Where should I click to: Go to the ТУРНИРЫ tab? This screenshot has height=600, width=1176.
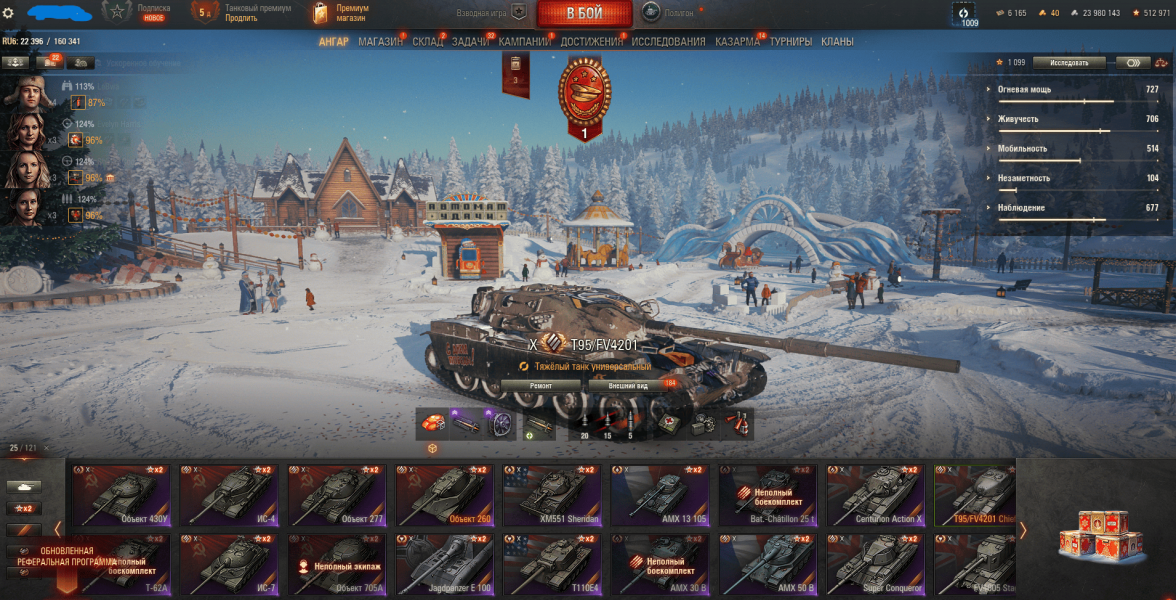pos(791,42)
